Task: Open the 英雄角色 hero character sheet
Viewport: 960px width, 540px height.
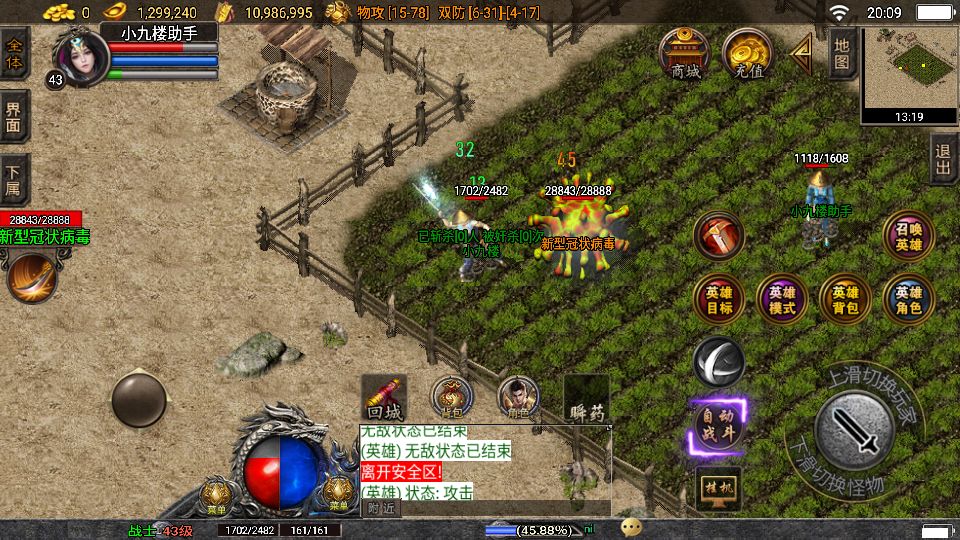Action: click(x=909, y=299)
